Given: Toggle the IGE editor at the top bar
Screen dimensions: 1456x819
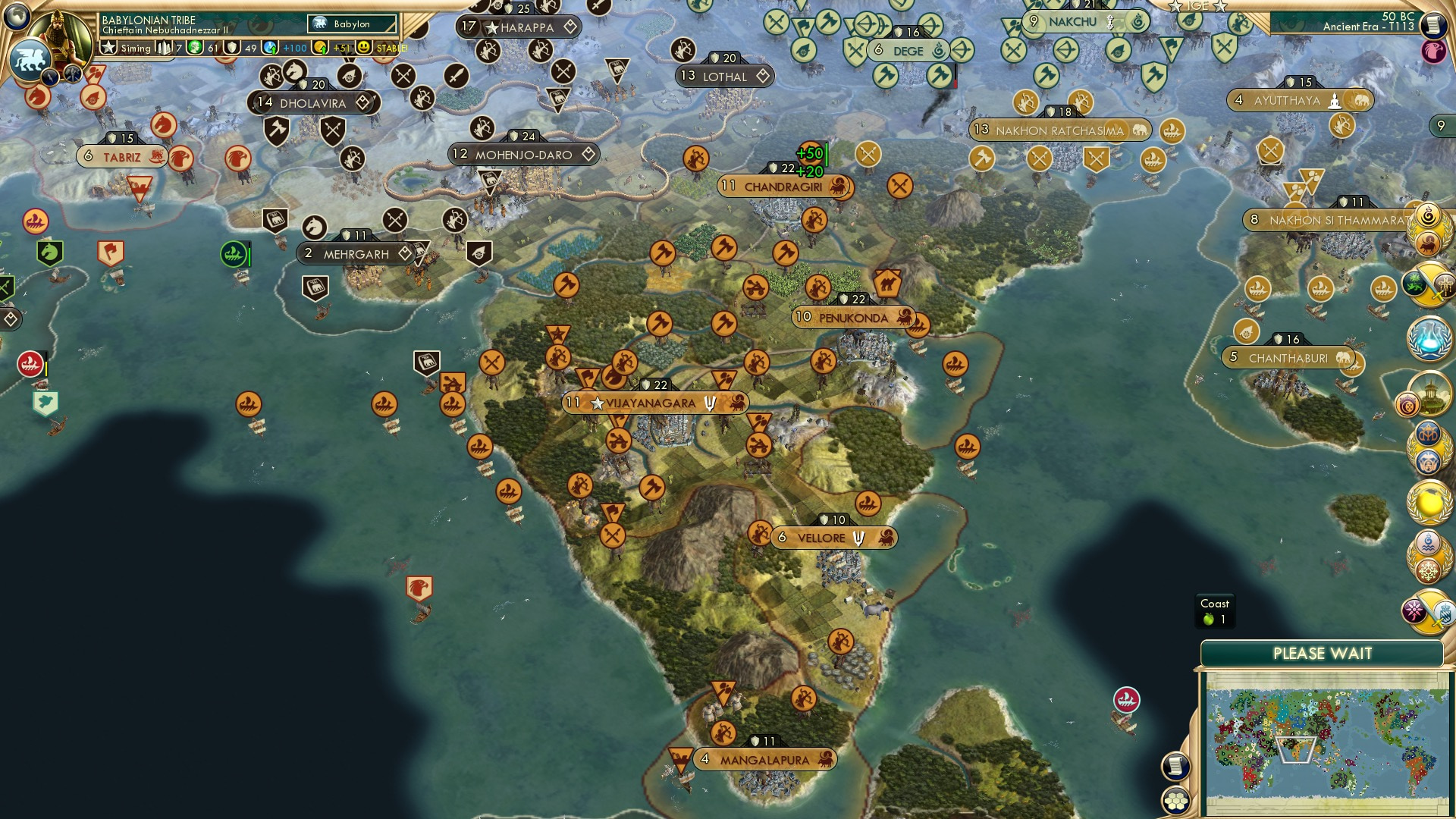Looking at the screenshot, I should point(1197,6).
